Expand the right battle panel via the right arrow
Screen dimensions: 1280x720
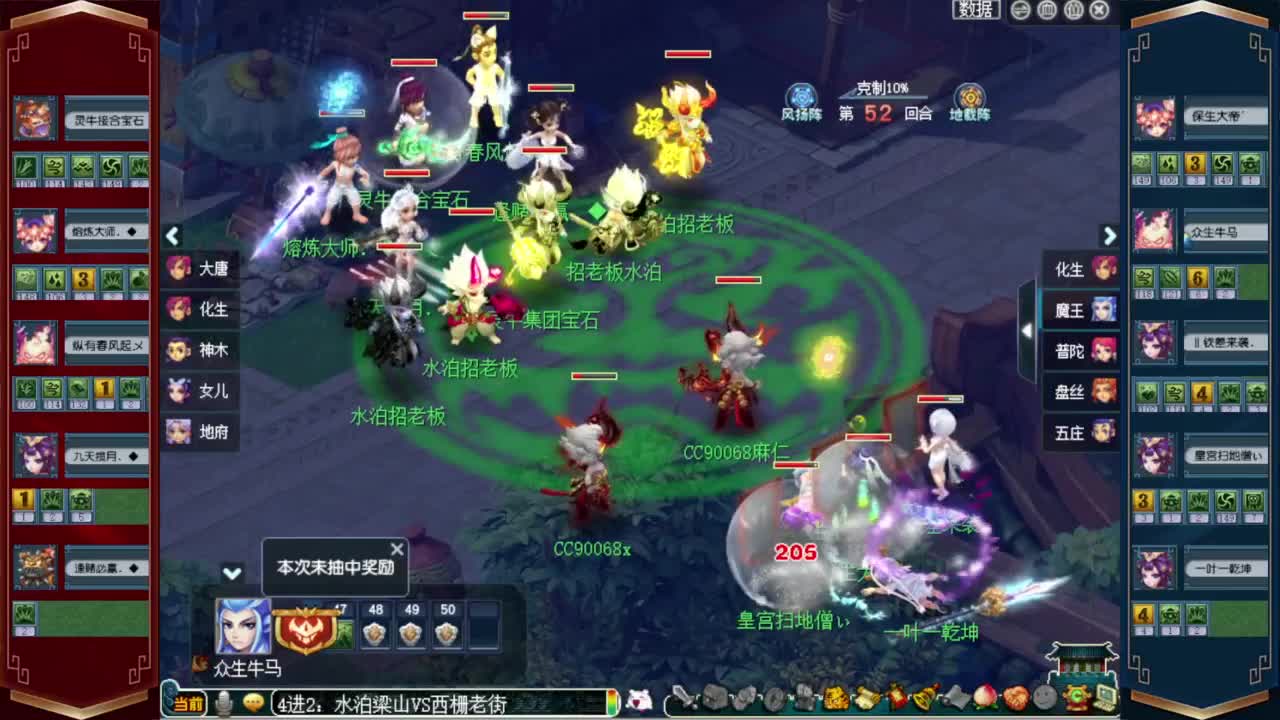tap(1110, 236)
